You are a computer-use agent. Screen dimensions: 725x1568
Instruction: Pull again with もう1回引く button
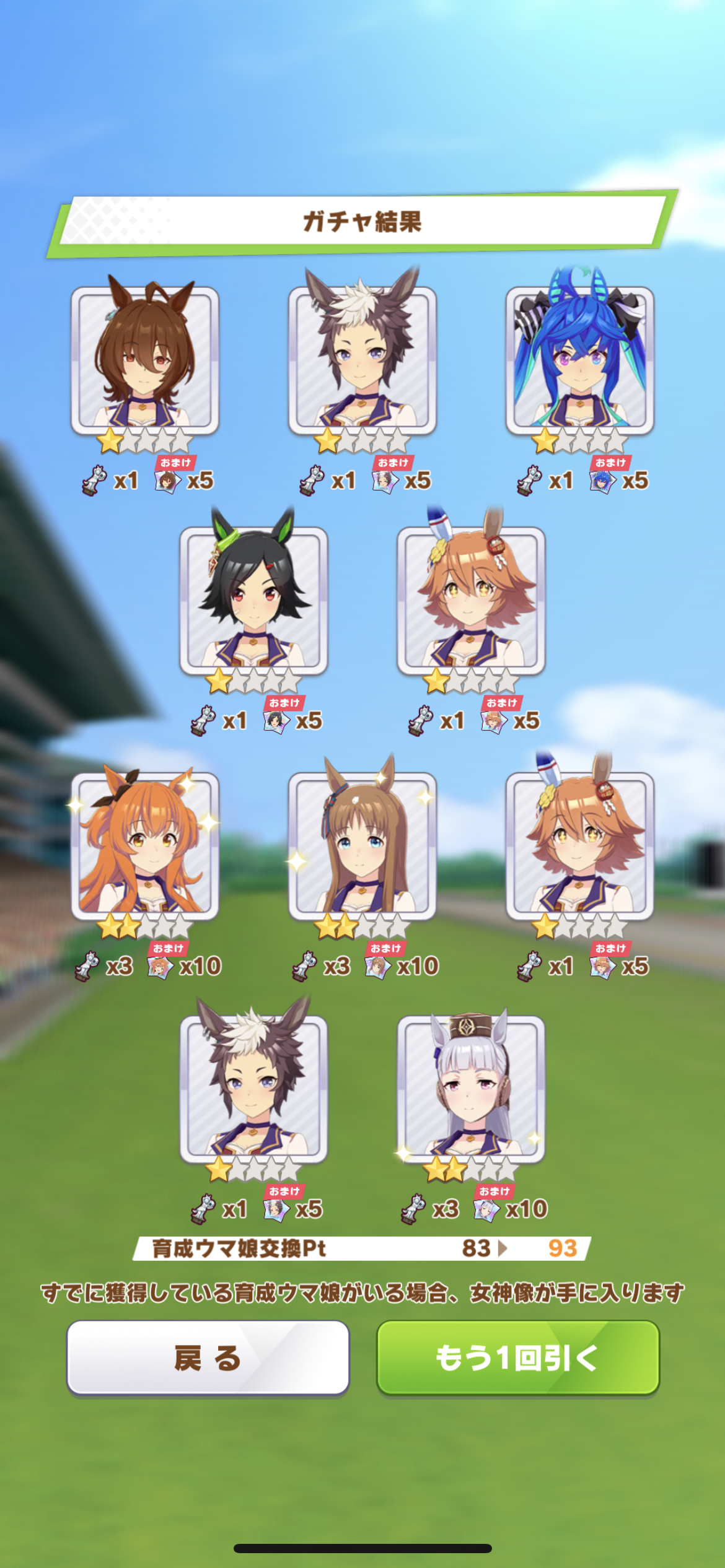point(517,1357)
